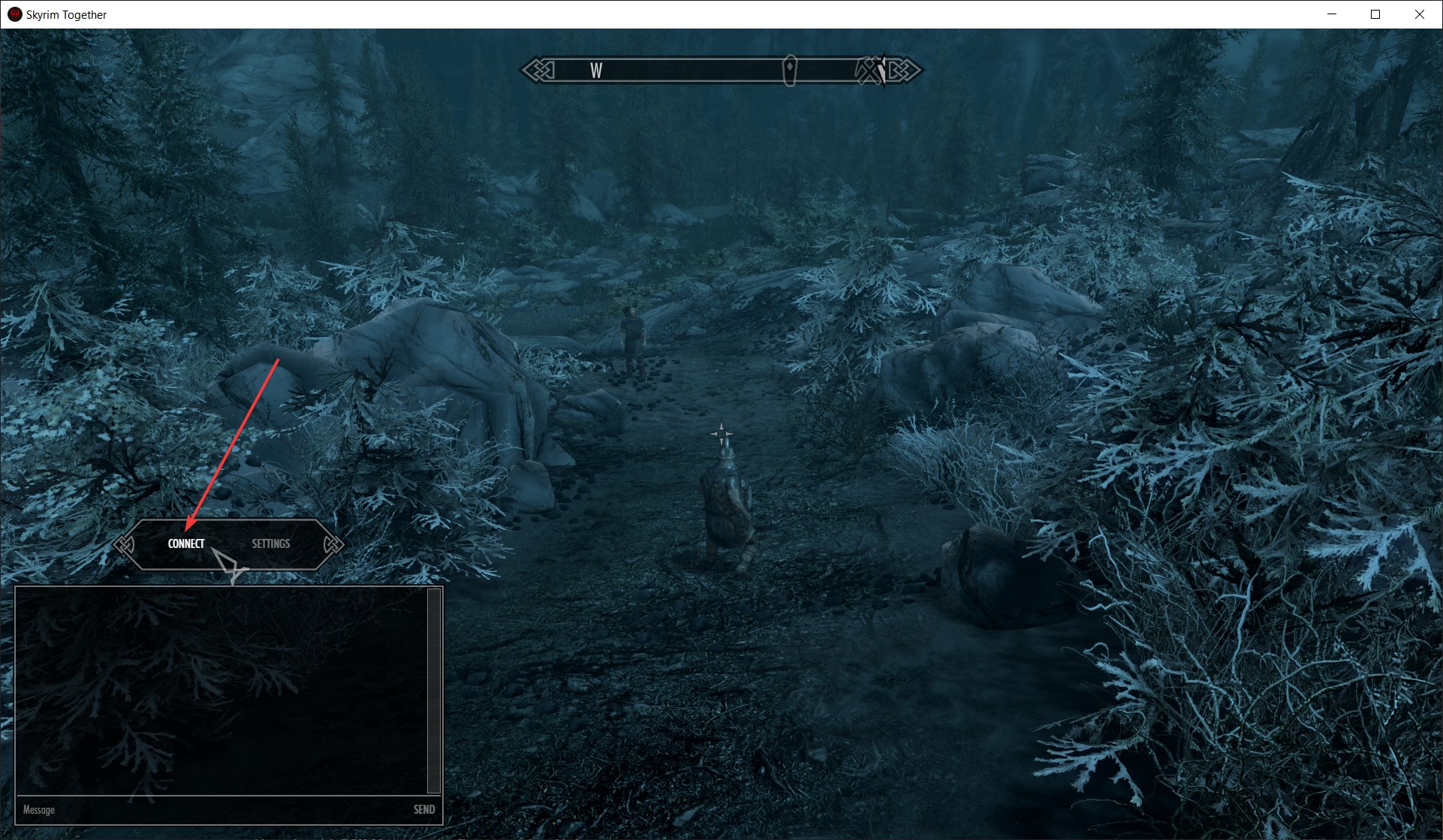
Task: Minimize the Skyrim Together window
Action: coord(1332,14)
